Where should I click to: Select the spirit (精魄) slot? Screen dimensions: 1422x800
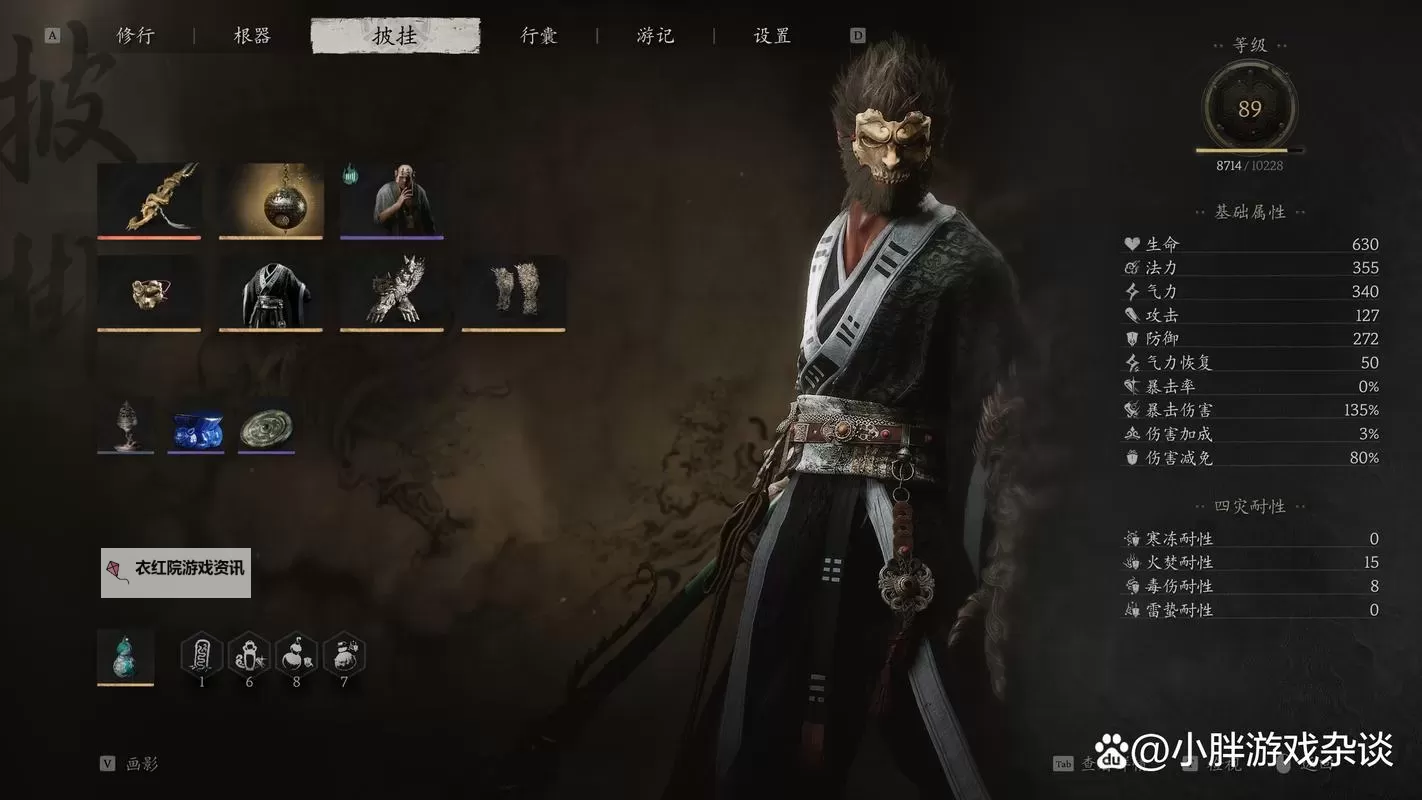(391, 200)
